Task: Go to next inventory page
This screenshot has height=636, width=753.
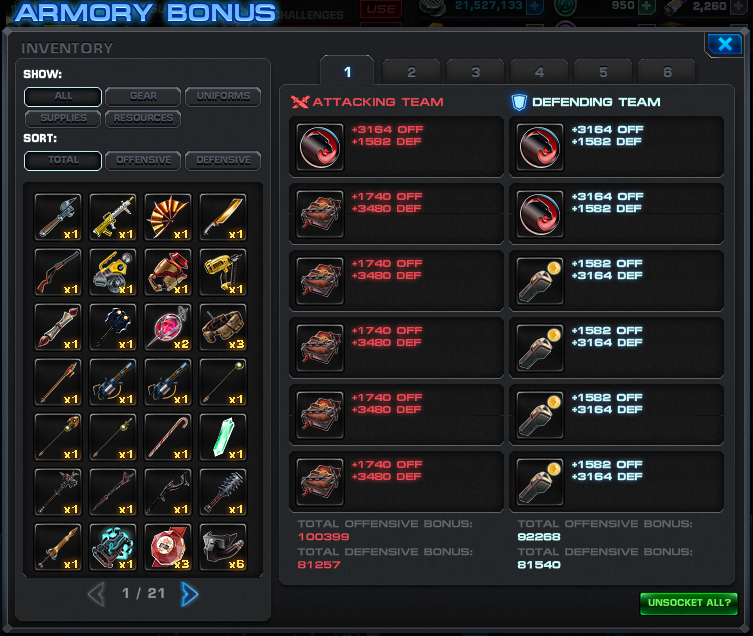Action: click(x=189, y=594)
